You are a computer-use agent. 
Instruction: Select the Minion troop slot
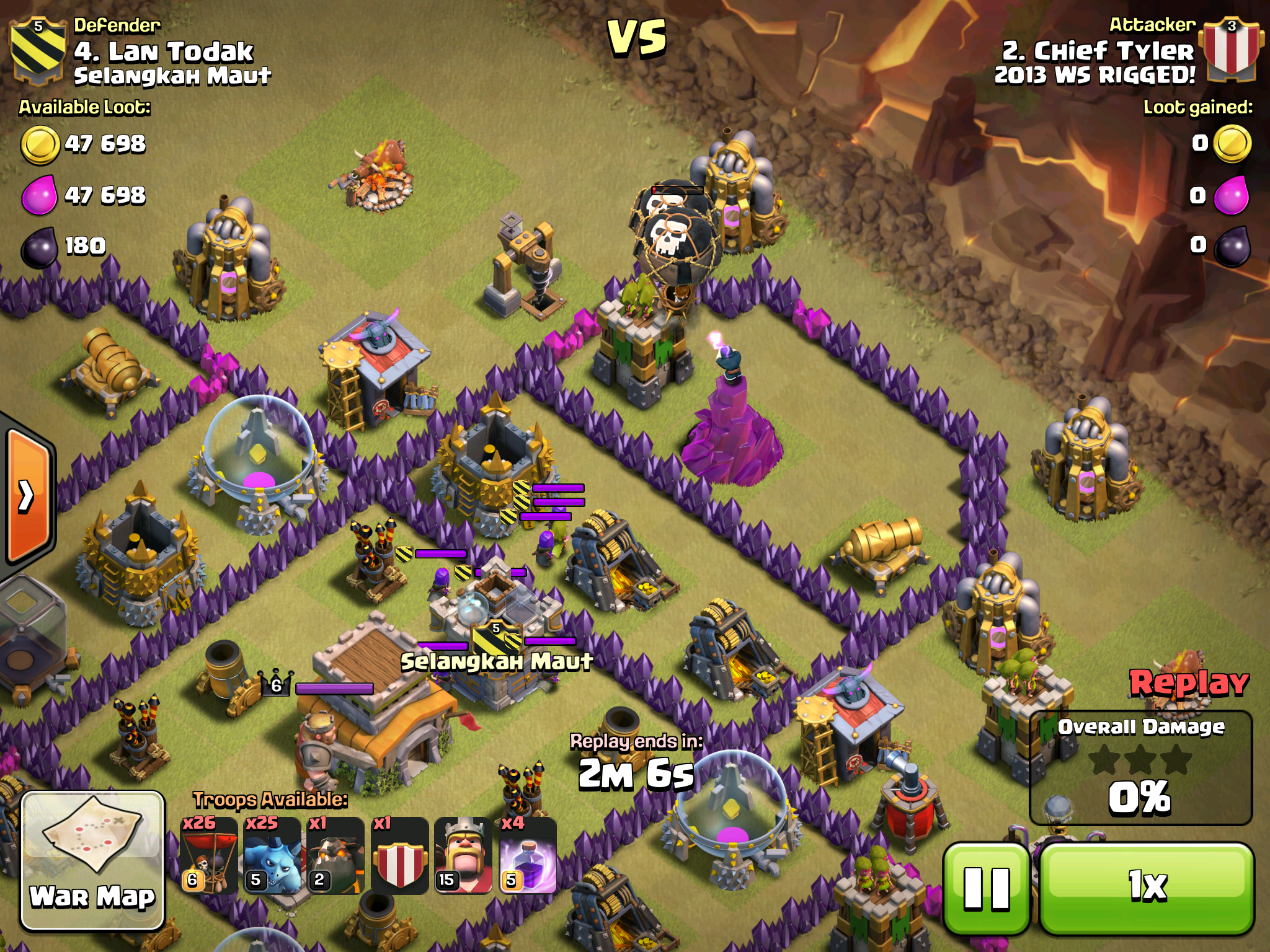pos(272,855)
